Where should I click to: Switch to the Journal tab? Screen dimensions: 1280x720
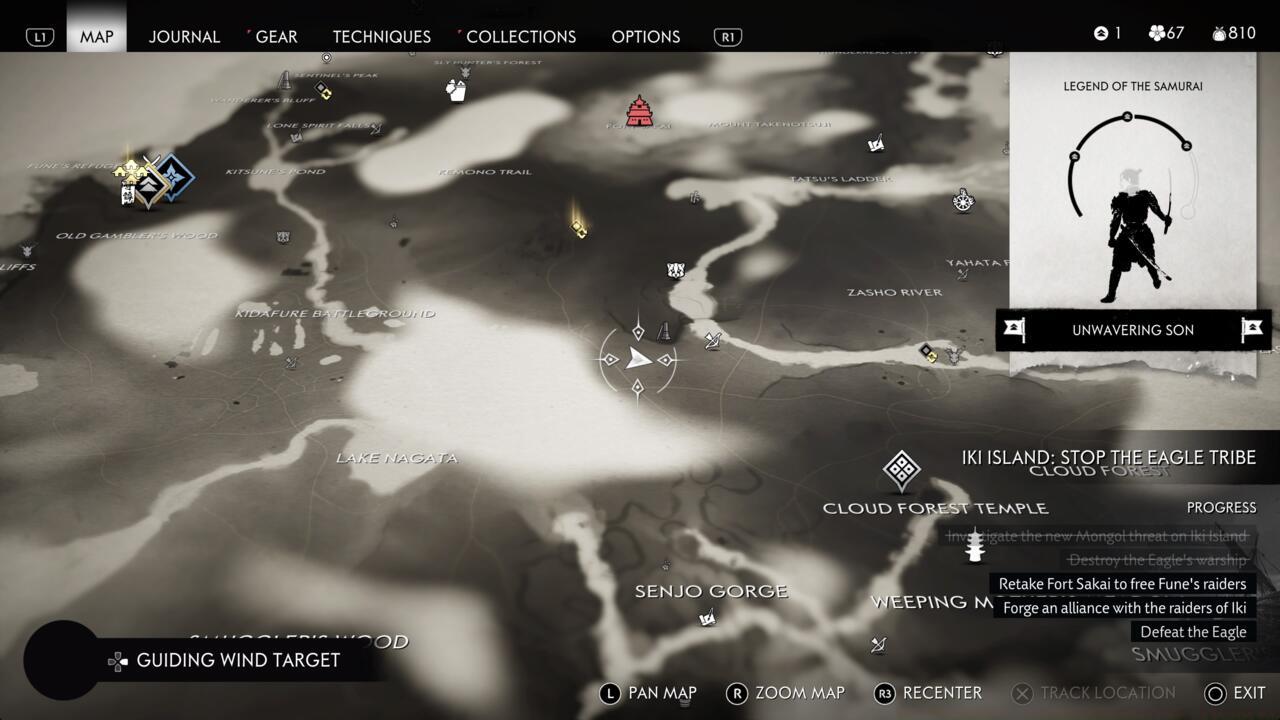point(184,37)
